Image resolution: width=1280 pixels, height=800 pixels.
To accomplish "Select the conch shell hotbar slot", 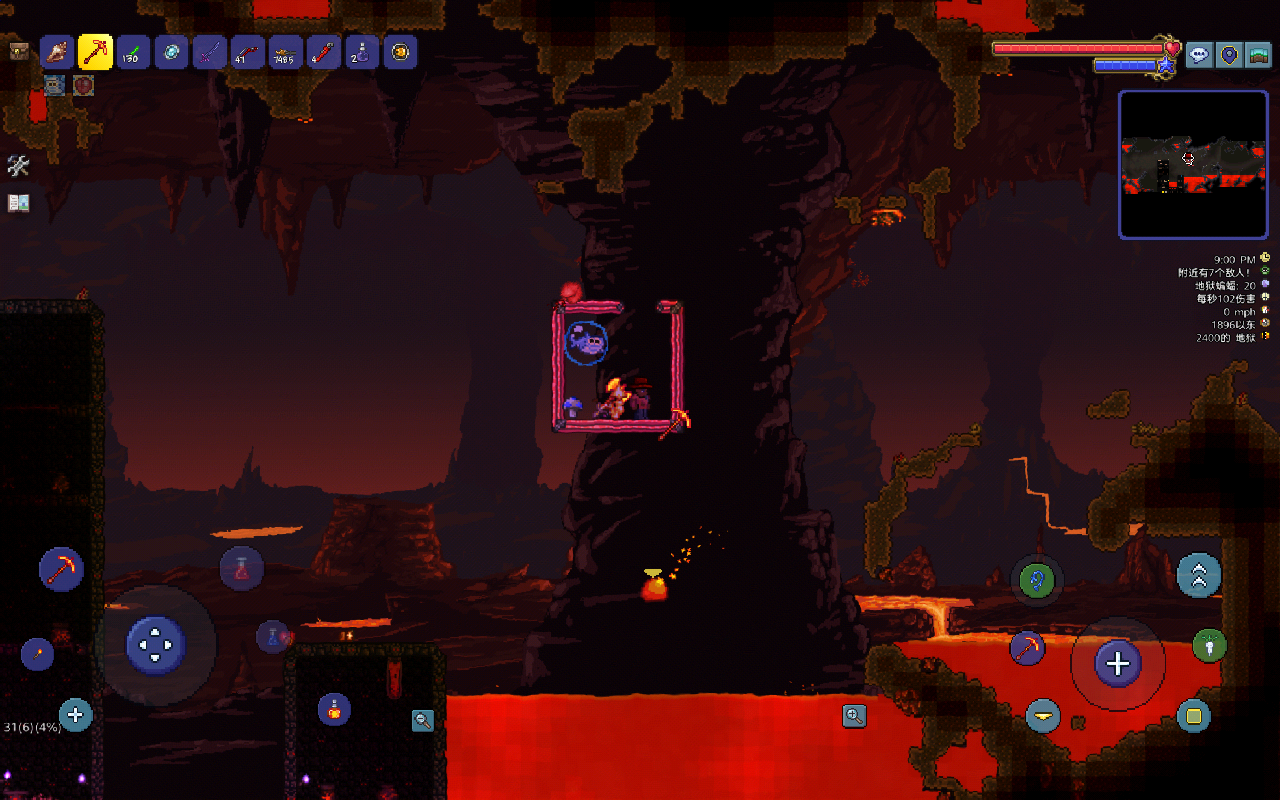I will pyautogui.click(x=57, y=52).
